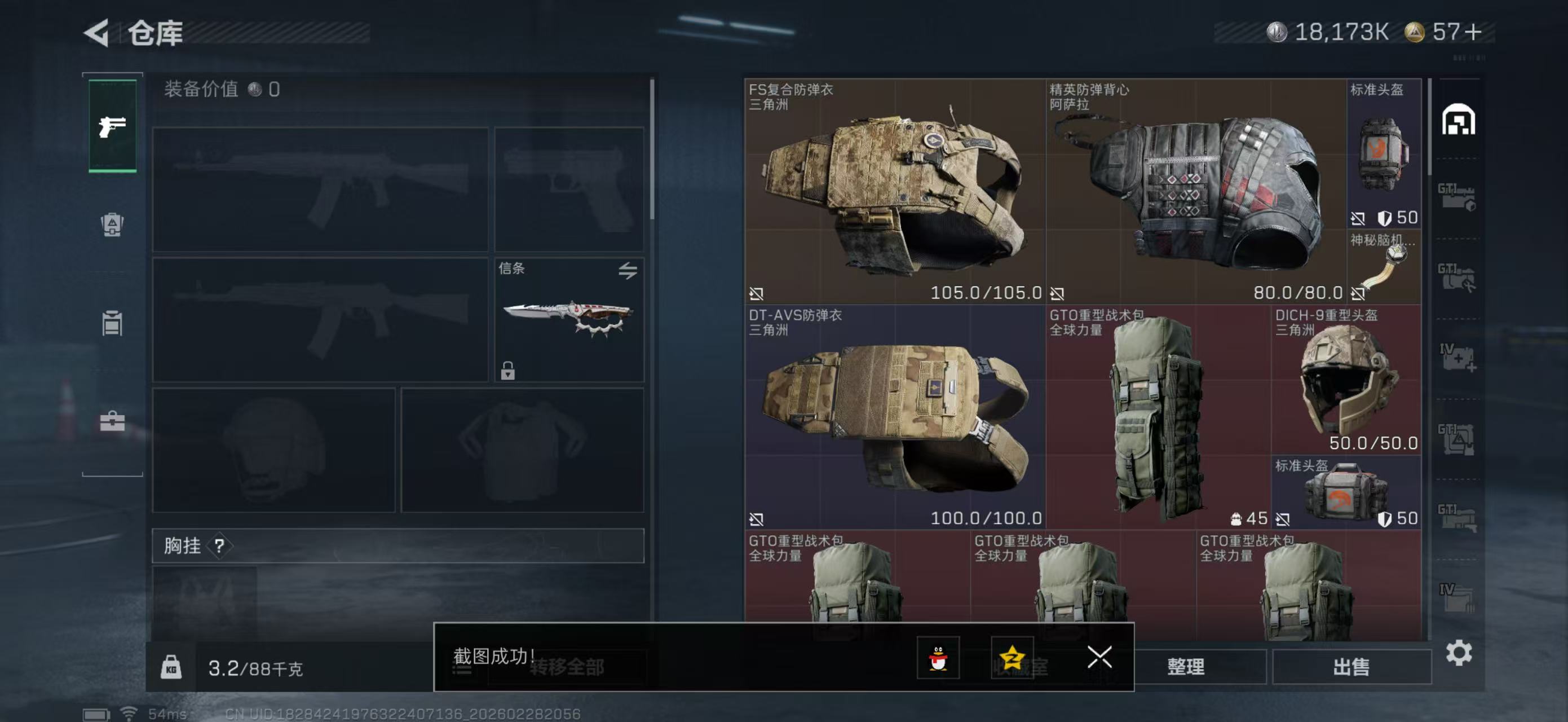Select the DICH-9重型头盔 helmet
The width and height of the screenshot is (1568, 722).
point(1346,381)
